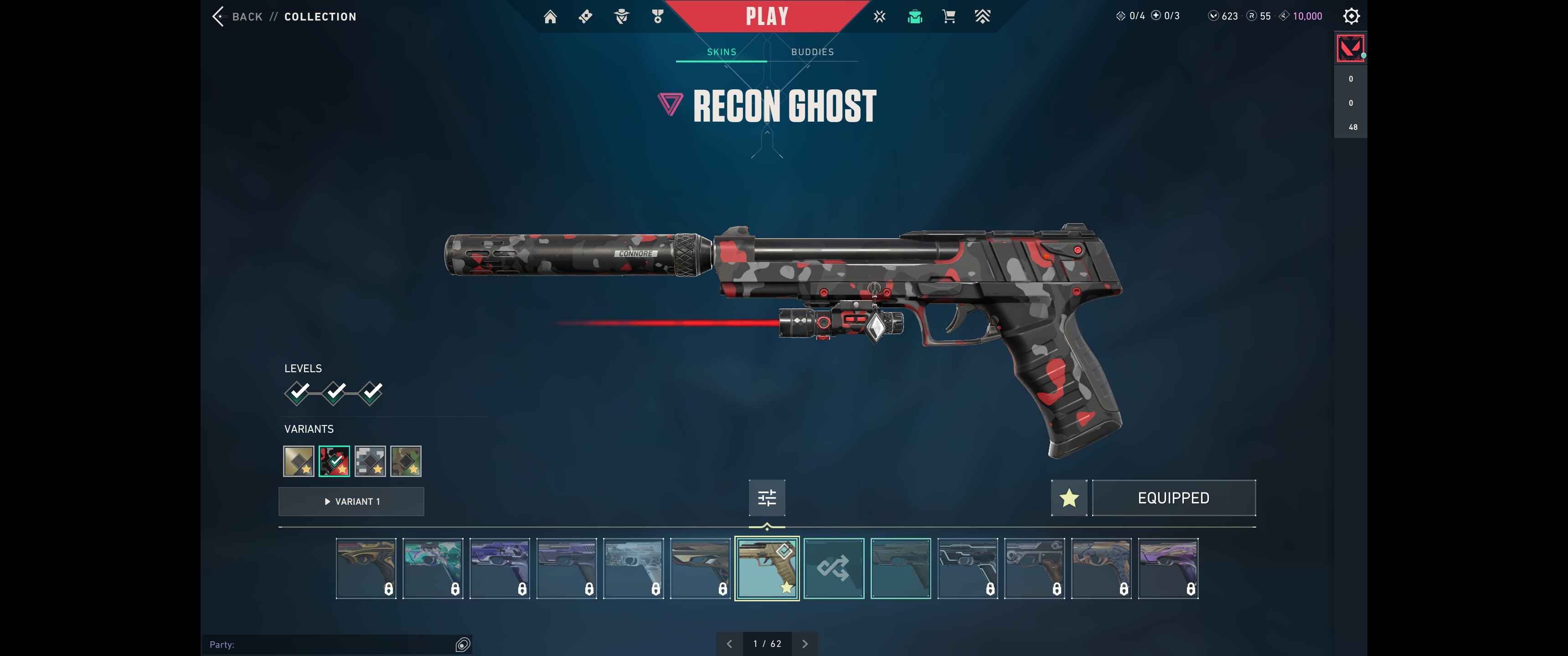Open the skin filter sliders button
Viewport: 1568px width, 656px height.
[766, 498]
